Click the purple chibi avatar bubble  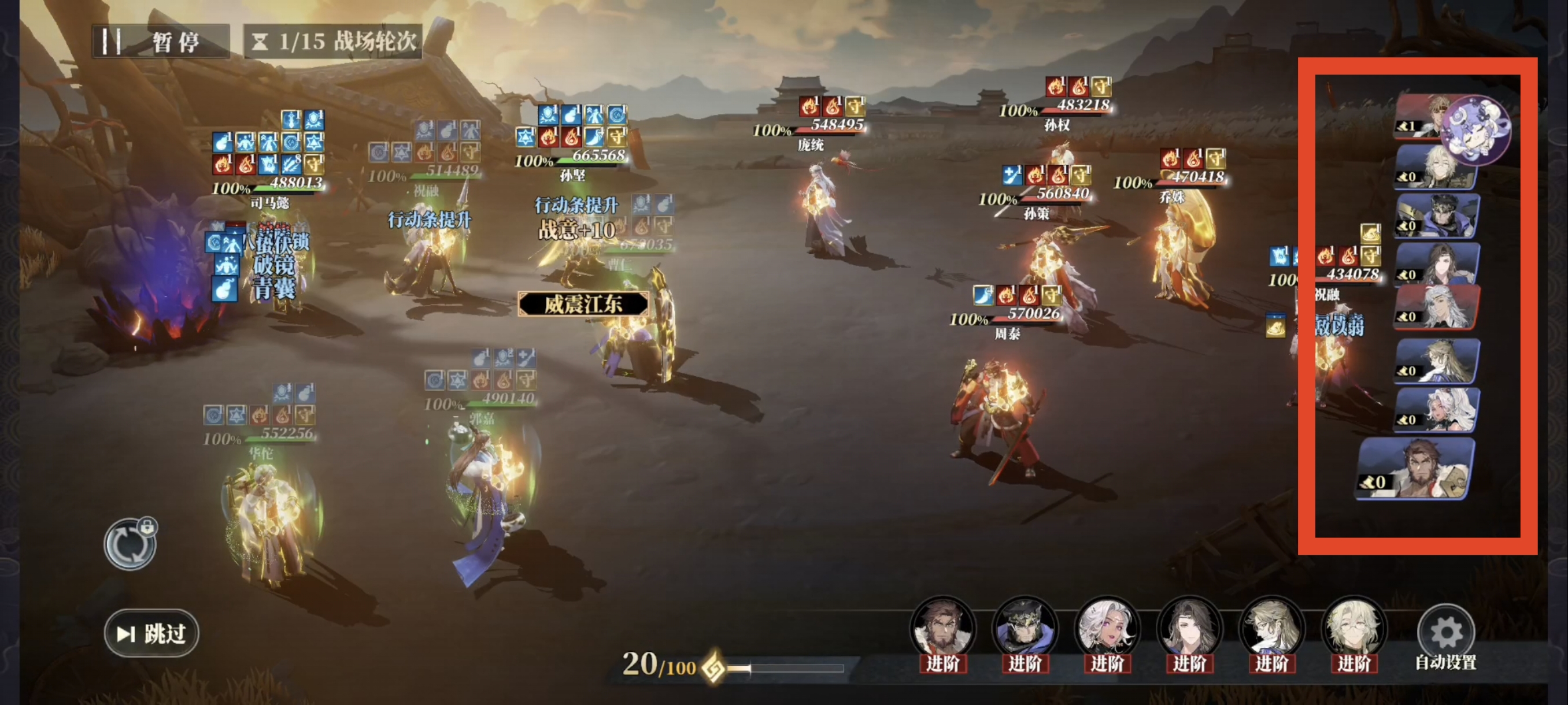pyautogui.click(x=1475, y=130)
